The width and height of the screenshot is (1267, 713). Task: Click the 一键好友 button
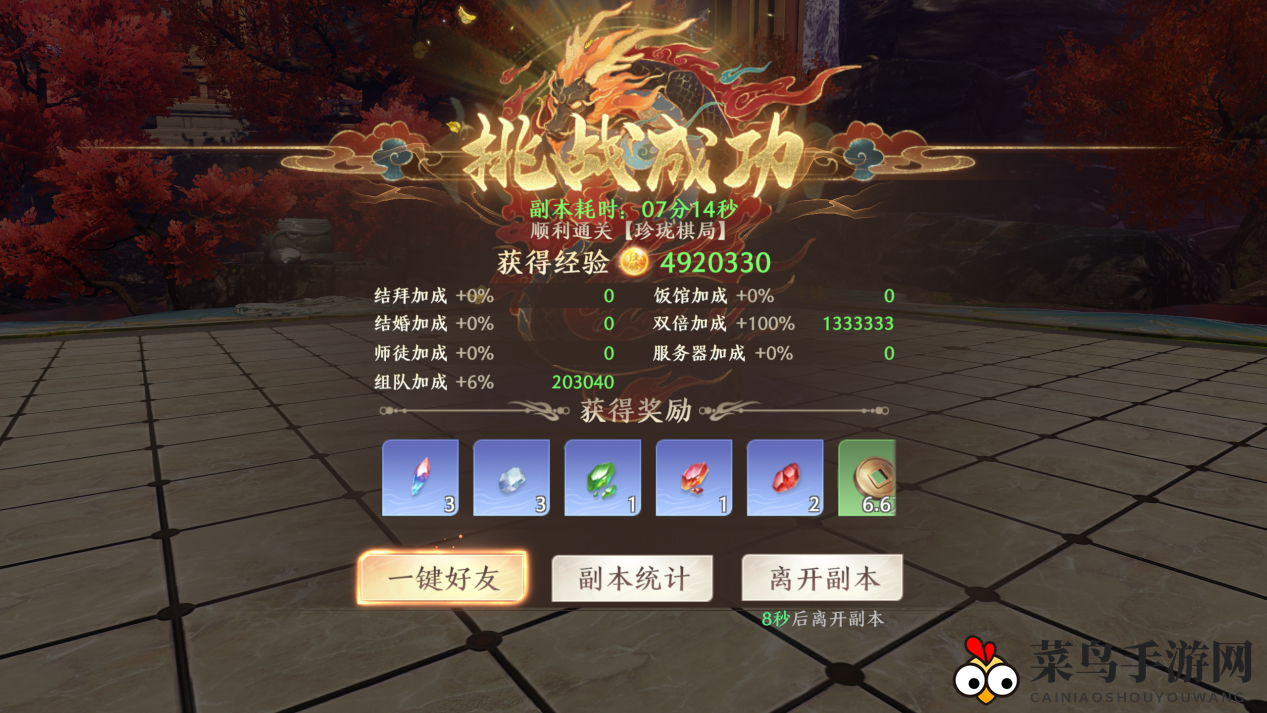[442, 578]
